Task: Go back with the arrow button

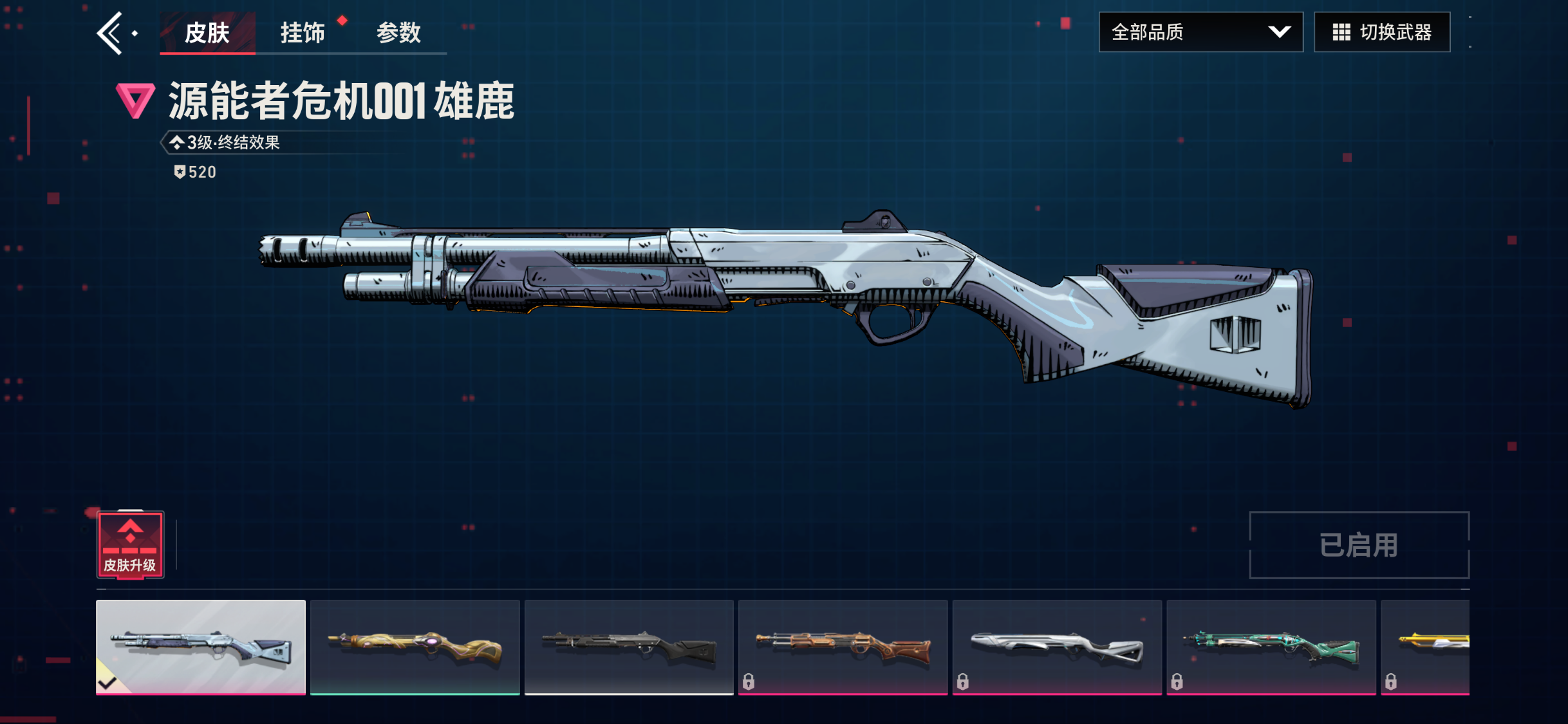Action: point(111,33)
